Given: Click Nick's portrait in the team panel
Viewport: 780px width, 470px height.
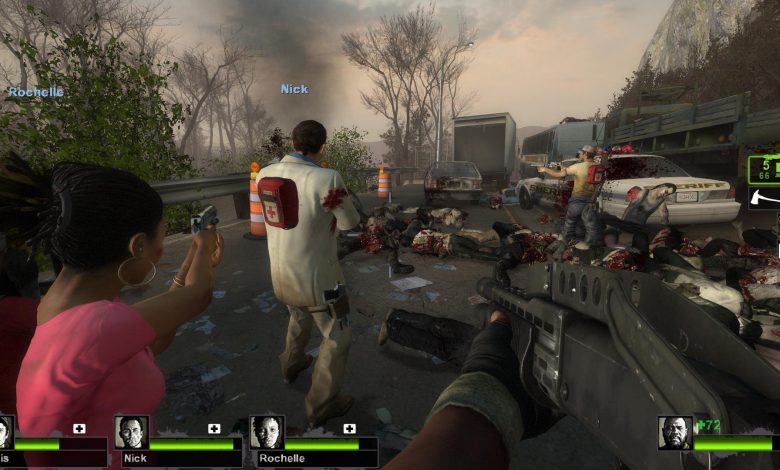Looking at the screenshot, I should pyautogui.click(x=131, y=432).
